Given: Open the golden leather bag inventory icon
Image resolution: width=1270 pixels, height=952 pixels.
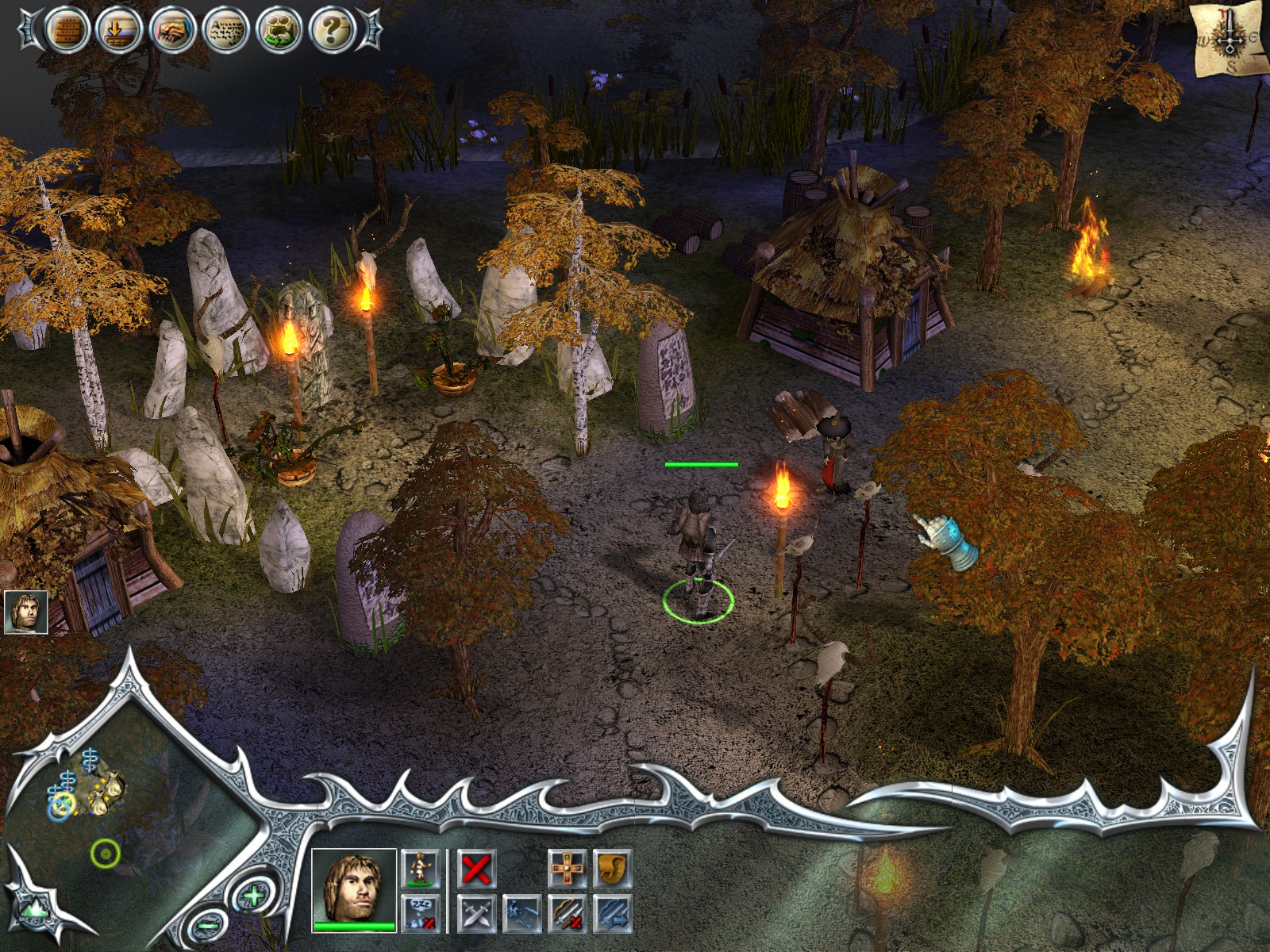Looking at the screenshot, I should 612,868.
